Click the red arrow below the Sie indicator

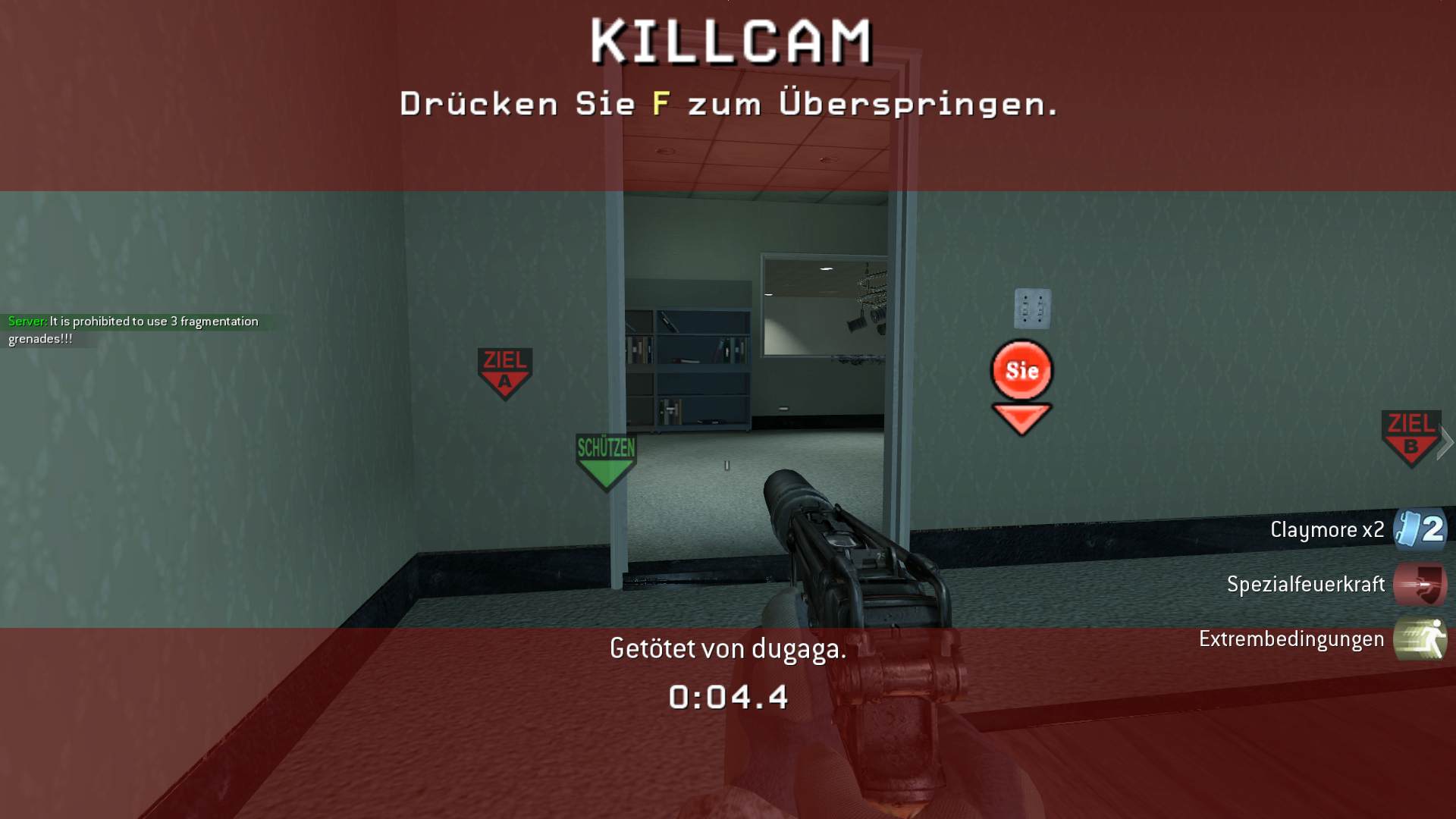(1021, 414)
